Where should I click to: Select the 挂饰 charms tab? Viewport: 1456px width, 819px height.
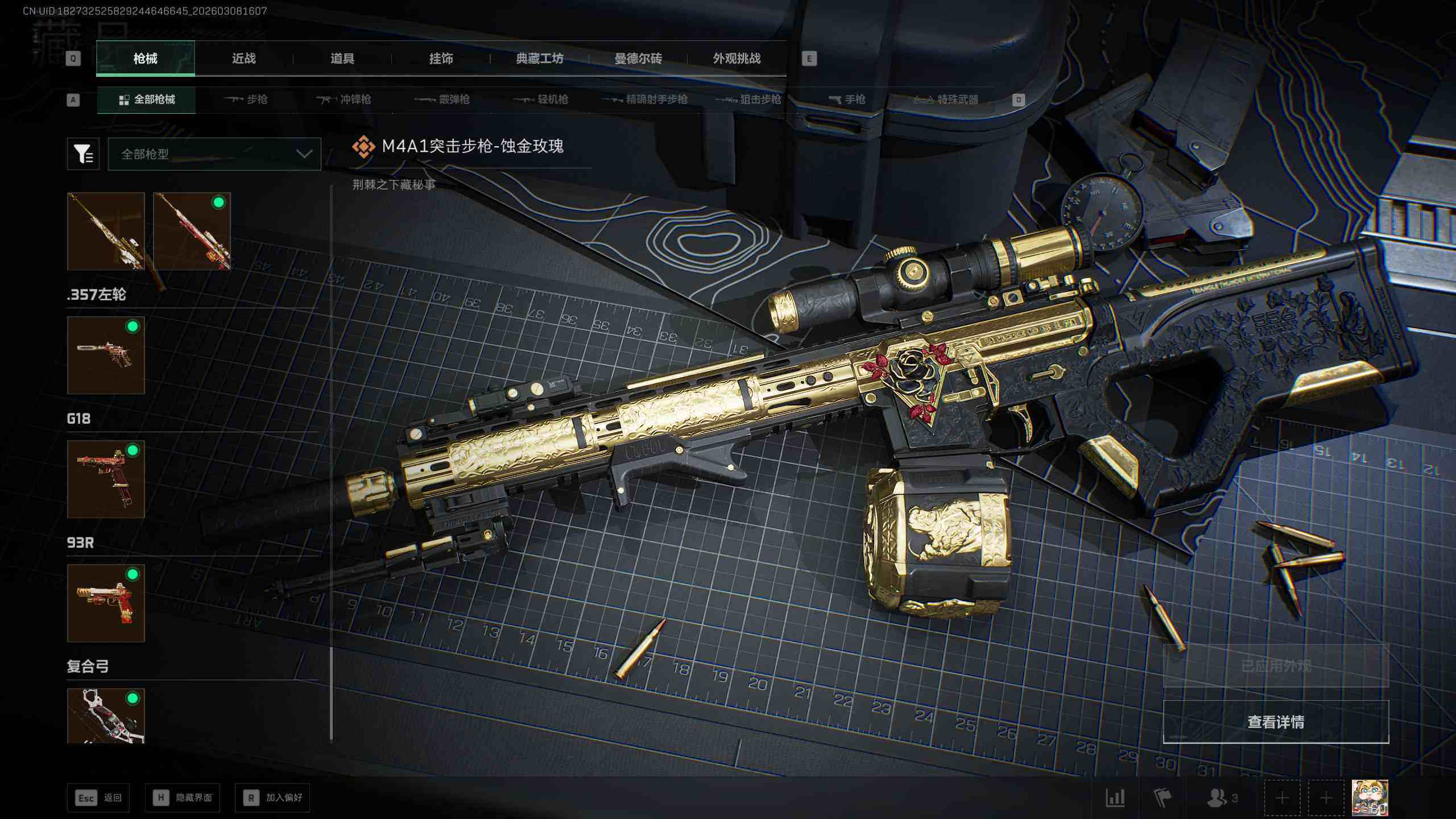pyautogui.click(x=441, y=59)
